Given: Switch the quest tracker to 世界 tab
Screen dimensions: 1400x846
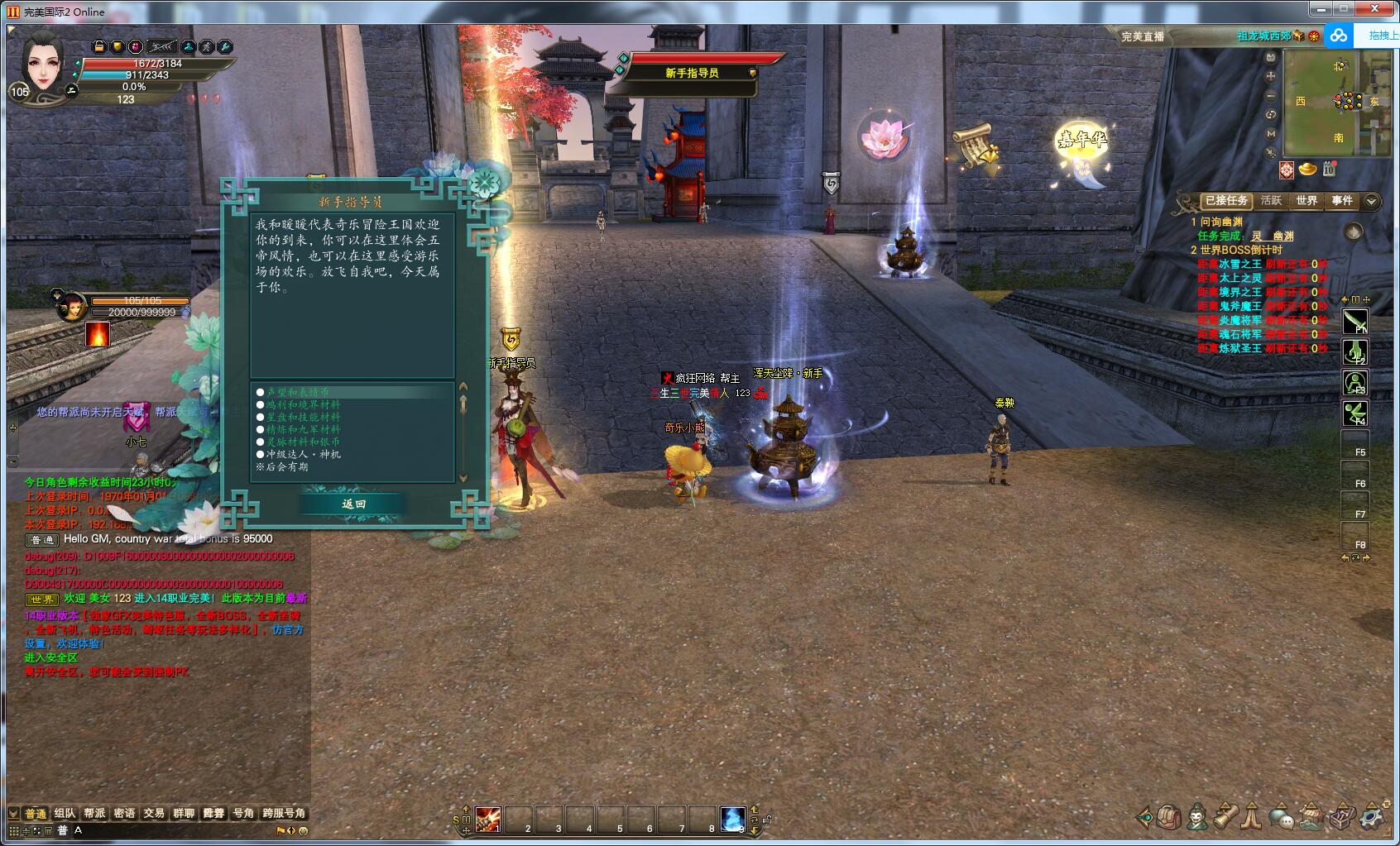Looking at the screenshot, I should tap(1307, 201).
